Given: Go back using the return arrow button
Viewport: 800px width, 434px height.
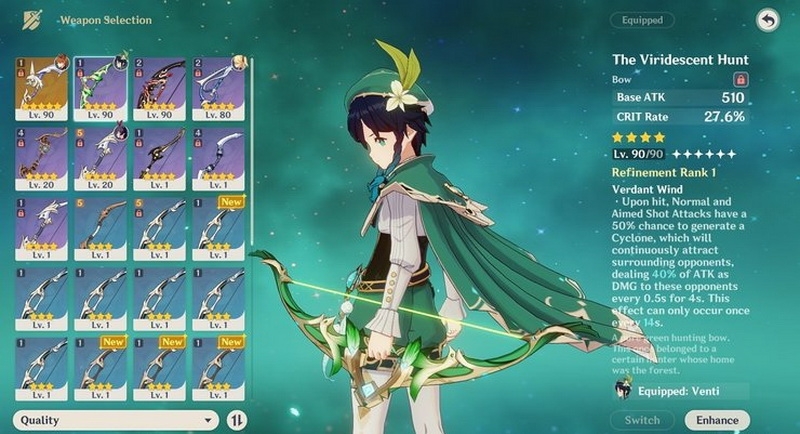Looking at the screenshot, I should 767,20.
